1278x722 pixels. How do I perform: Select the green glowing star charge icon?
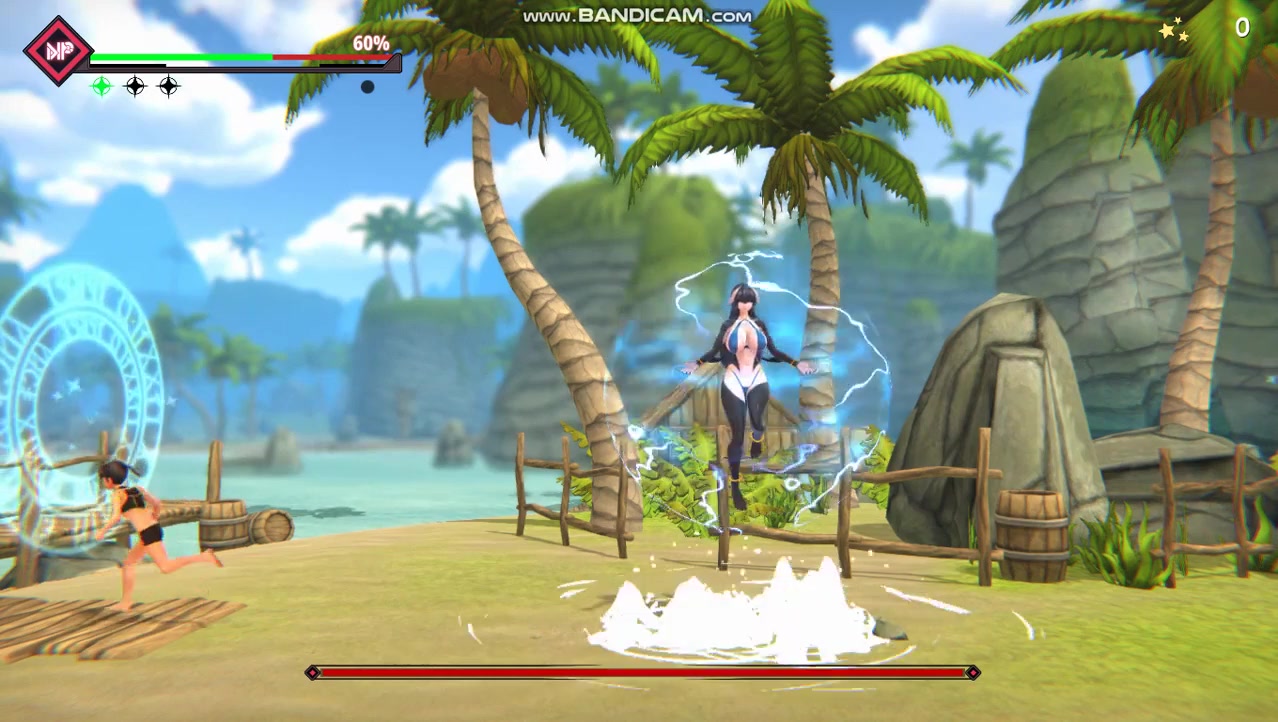tap(101, 87)
